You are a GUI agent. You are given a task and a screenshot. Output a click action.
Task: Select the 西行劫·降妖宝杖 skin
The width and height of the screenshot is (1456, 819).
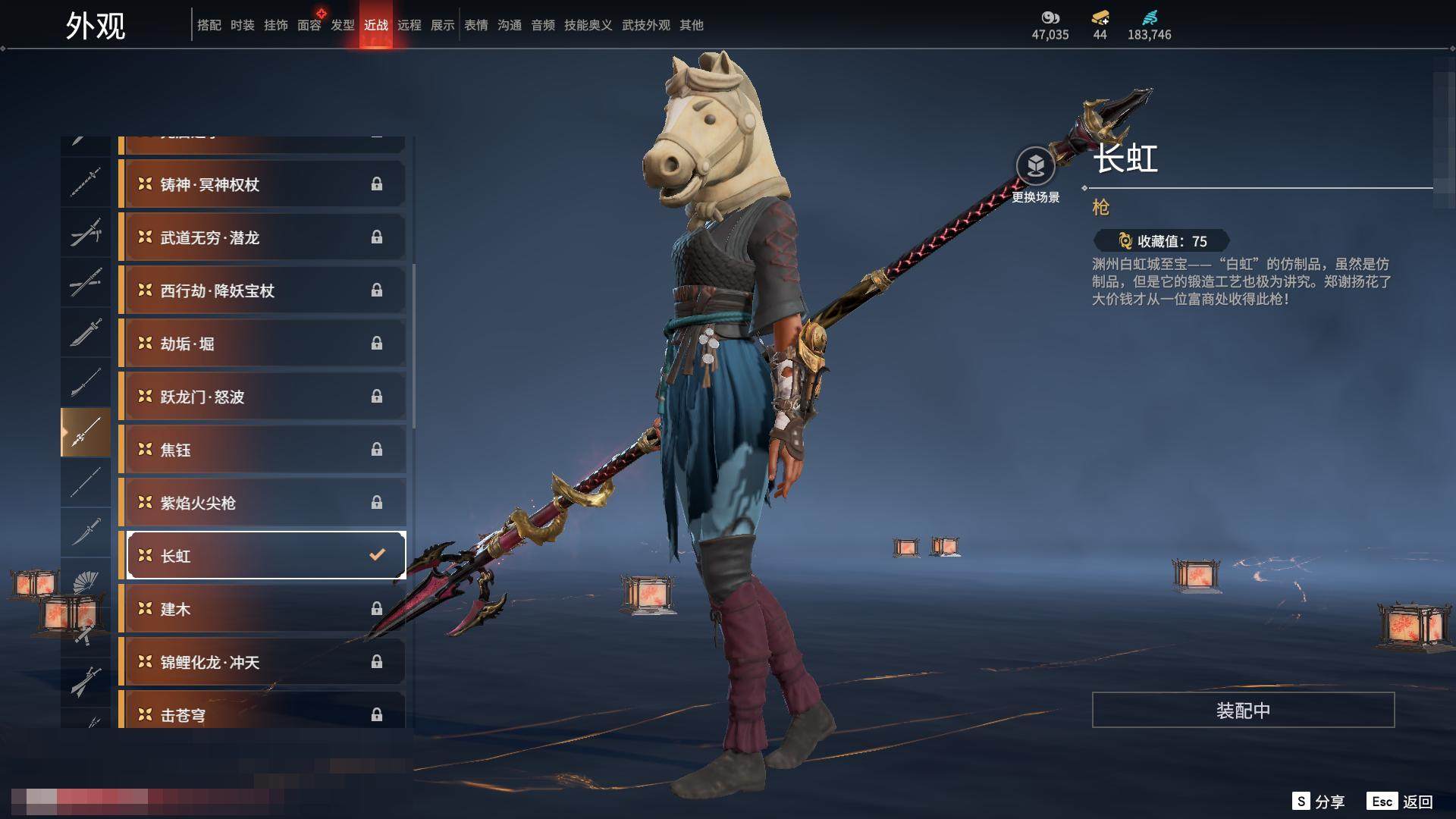tap(262, 290)
